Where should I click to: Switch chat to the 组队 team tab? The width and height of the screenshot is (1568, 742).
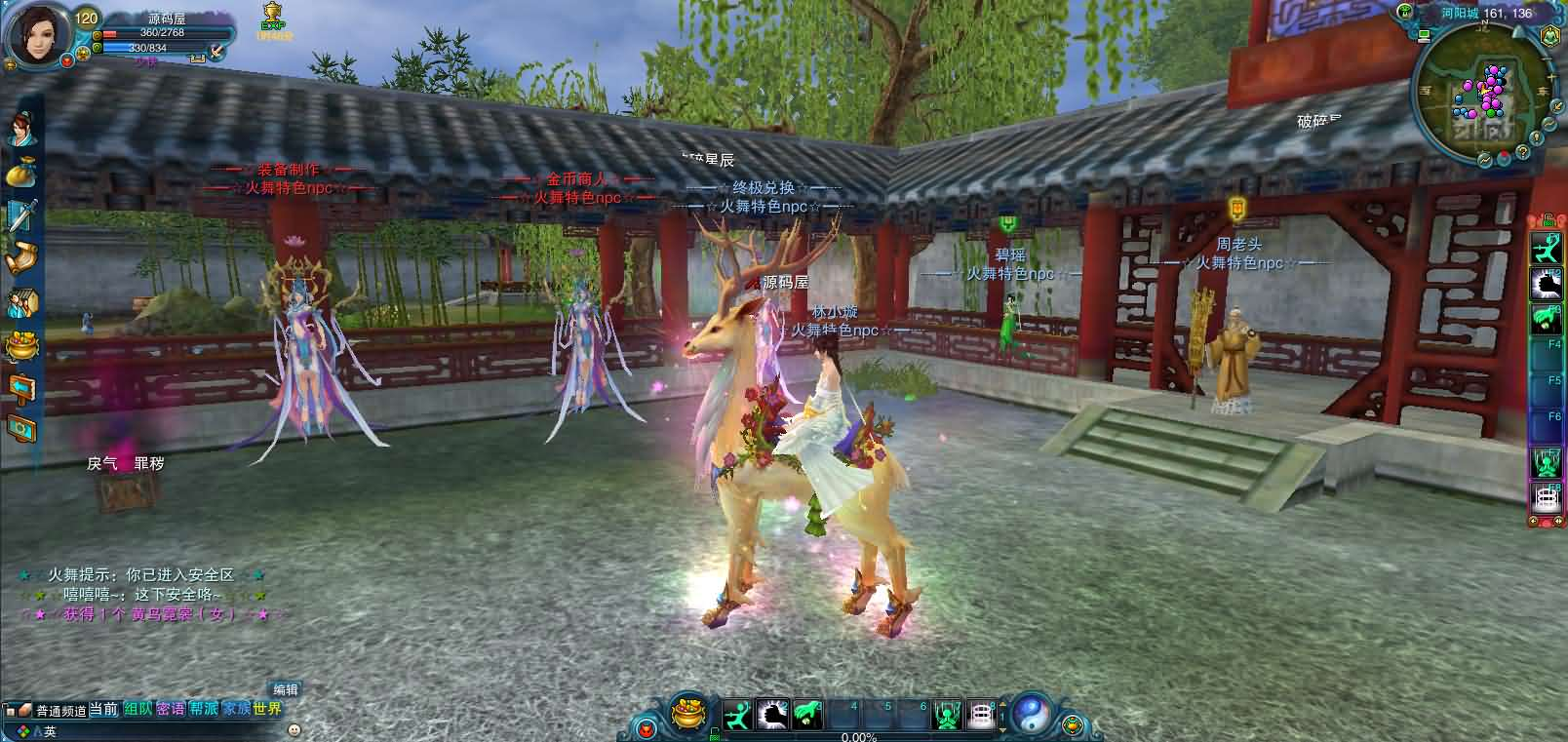[137, 709]
